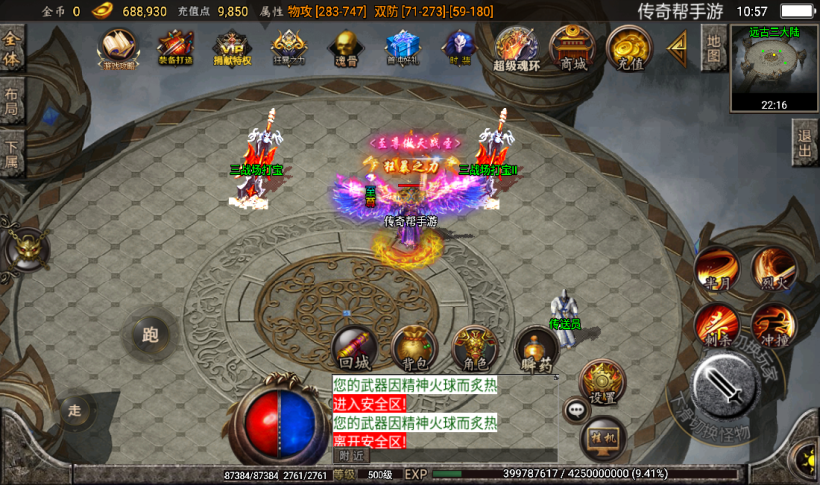Open the 魂骨 golden skull icon
The width and height of the screenshot is (820, 485).
click(x=345, y=46)
